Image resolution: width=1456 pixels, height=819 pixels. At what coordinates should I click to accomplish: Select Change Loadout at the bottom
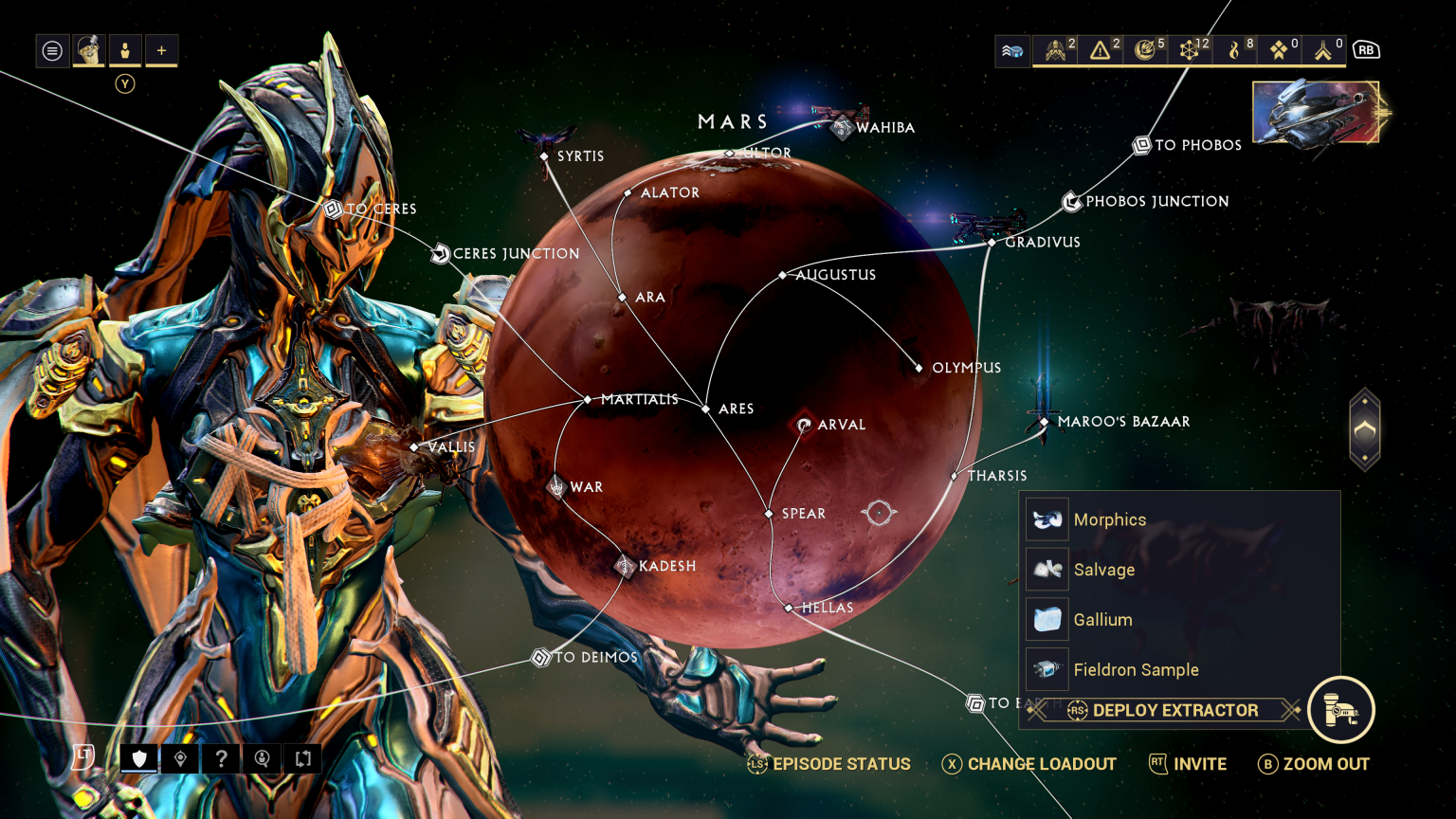coord(1041,764)
